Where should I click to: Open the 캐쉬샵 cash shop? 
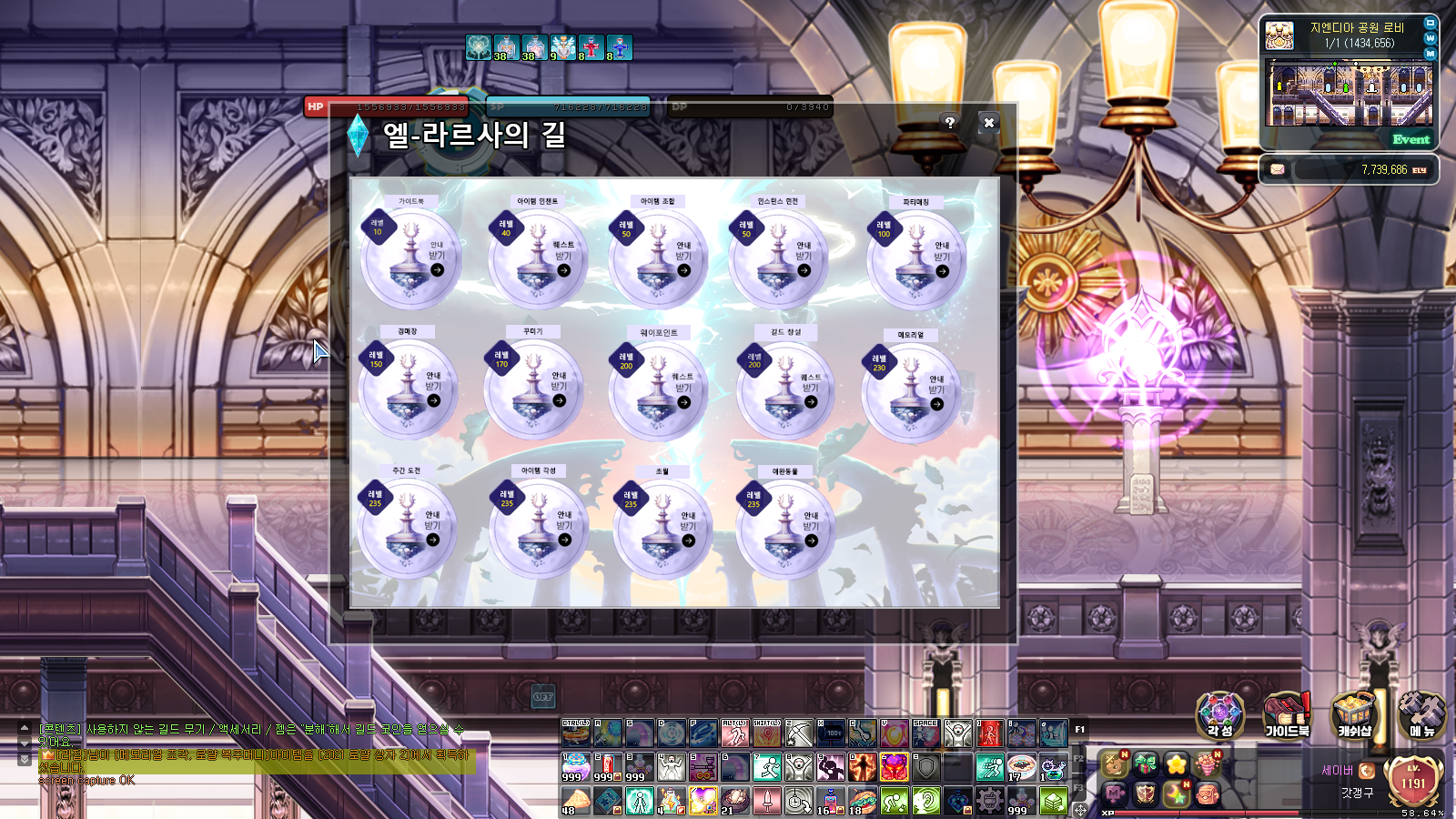click(x=1354, y=714)
